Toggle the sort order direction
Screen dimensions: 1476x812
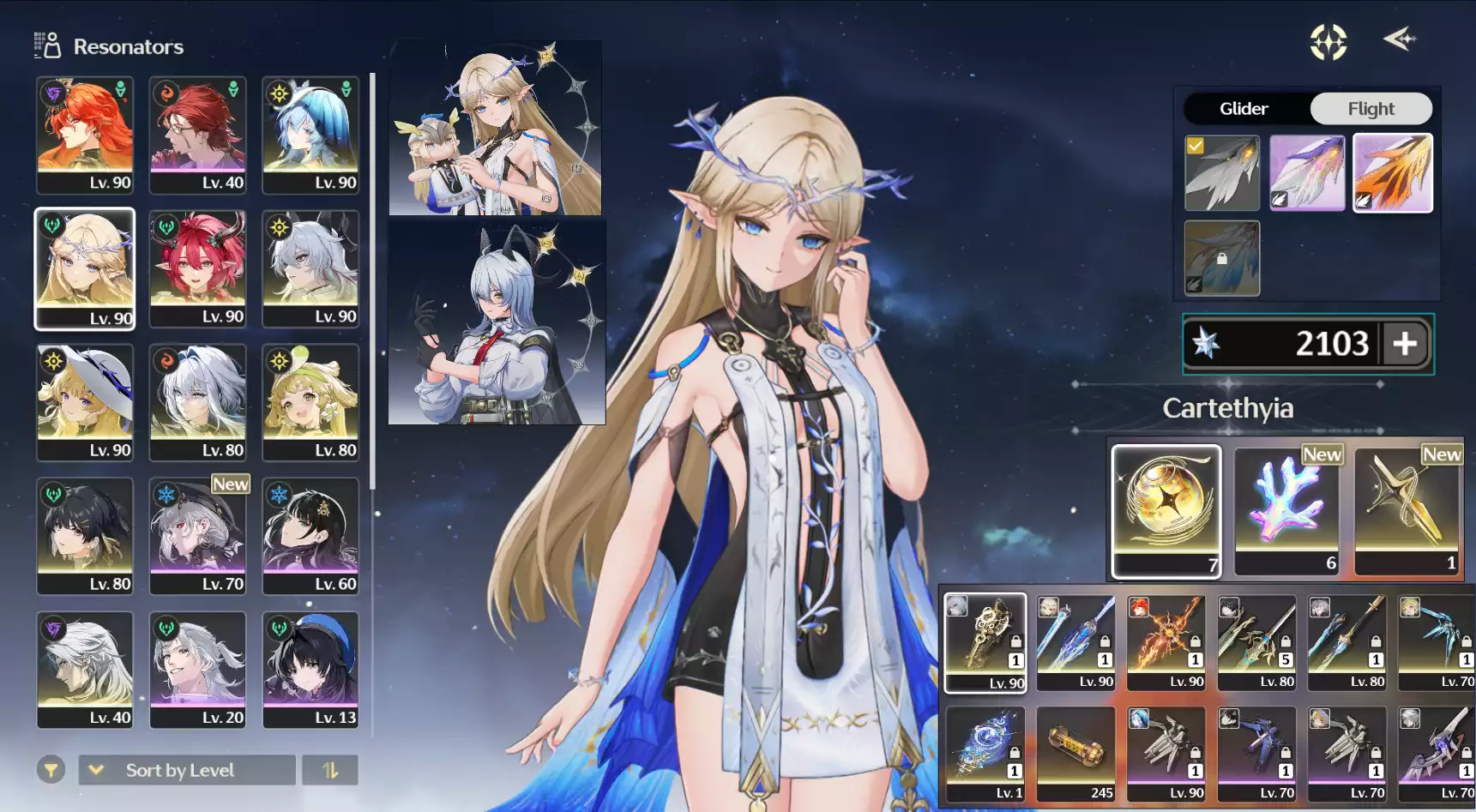[330, 770]
